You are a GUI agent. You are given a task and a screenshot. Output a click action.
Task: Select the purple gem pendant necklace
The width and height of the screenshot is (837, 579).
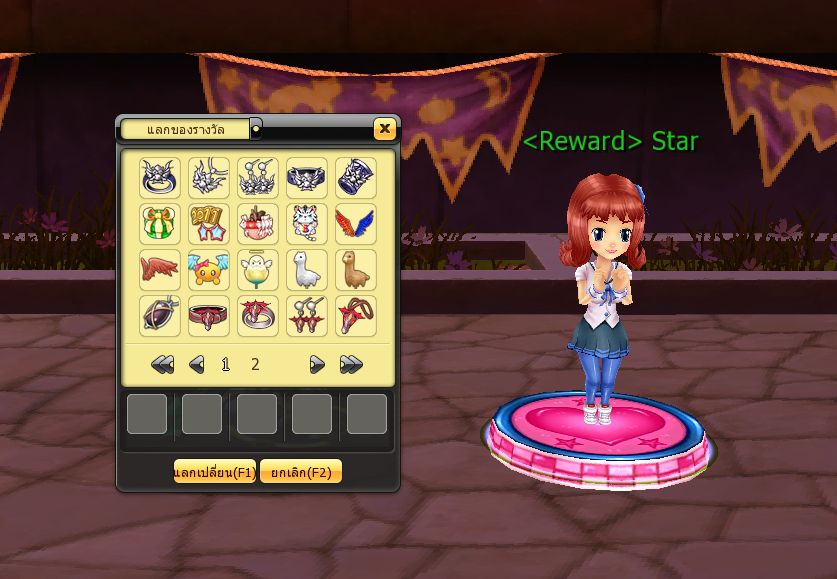(x=159, y=316)
